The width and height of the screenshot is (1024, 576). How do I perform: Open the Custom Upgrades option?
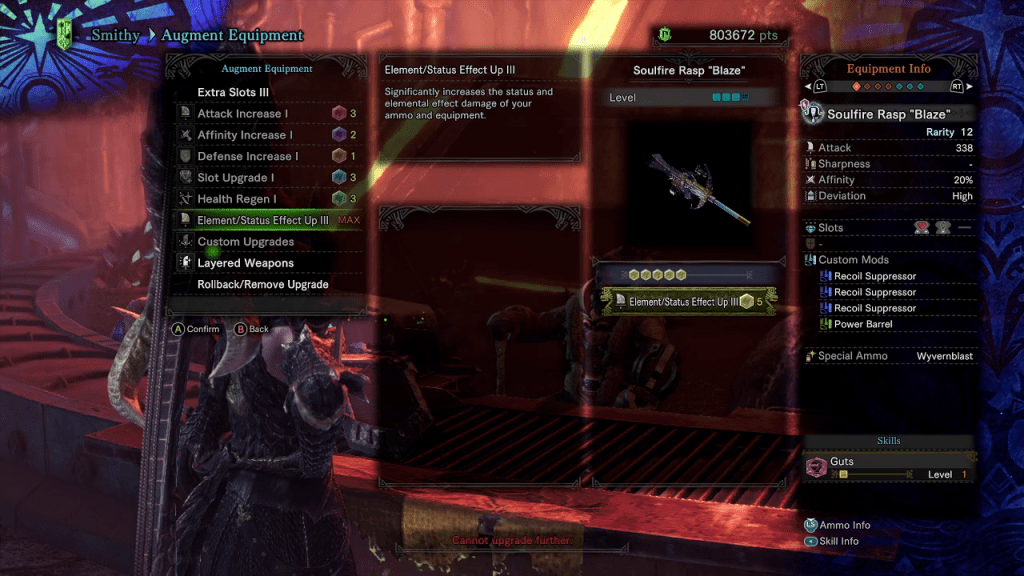(x=245, y=242)
